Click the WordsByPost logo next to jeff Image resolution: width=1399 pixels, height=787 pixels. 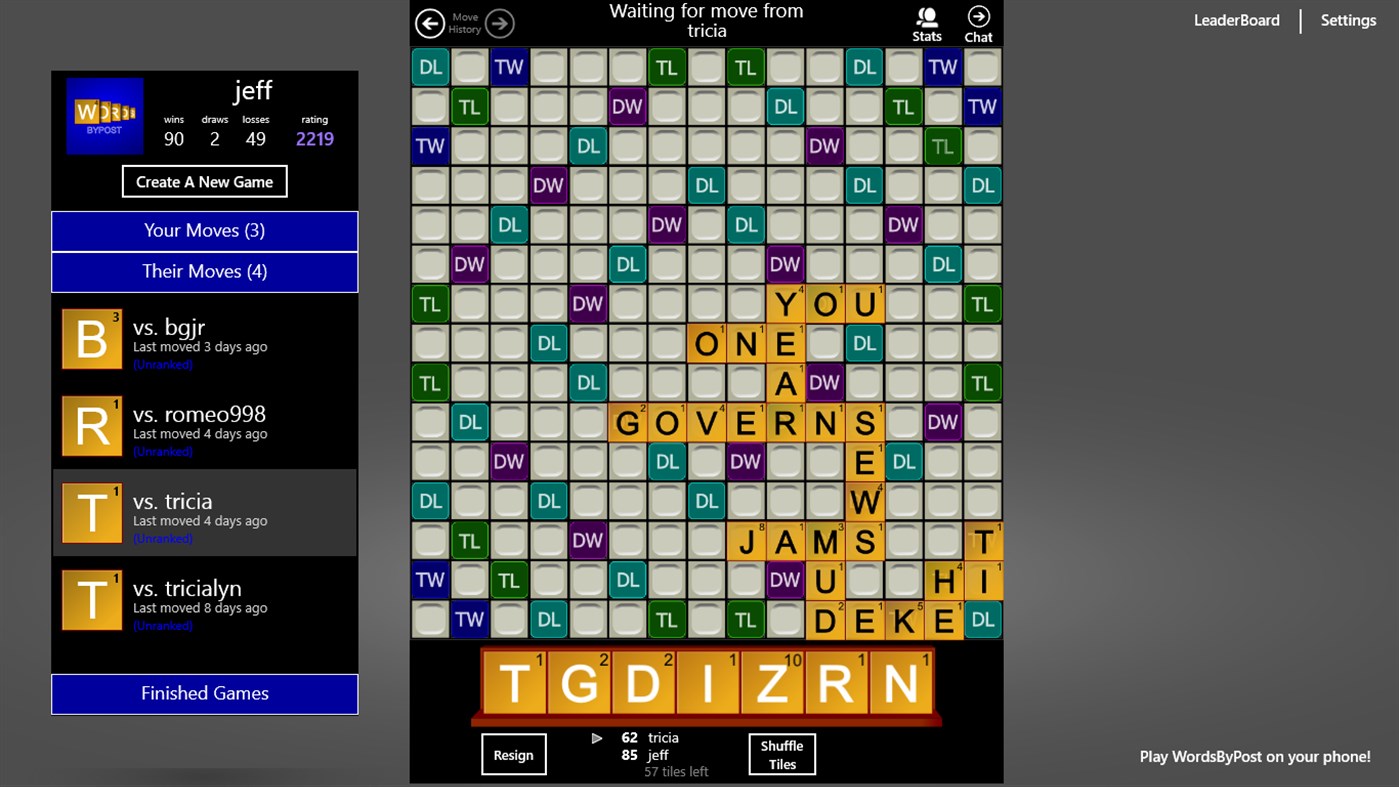pos(104,115)
